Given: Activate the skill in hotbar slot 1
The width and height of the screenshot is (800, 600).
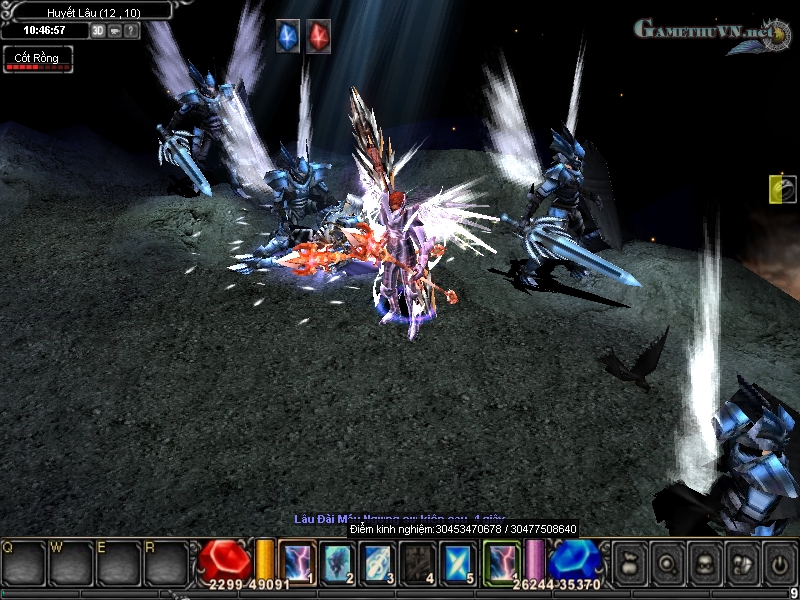Looking at the screenshot, I should pyautogui.click(x=297, y=561).
